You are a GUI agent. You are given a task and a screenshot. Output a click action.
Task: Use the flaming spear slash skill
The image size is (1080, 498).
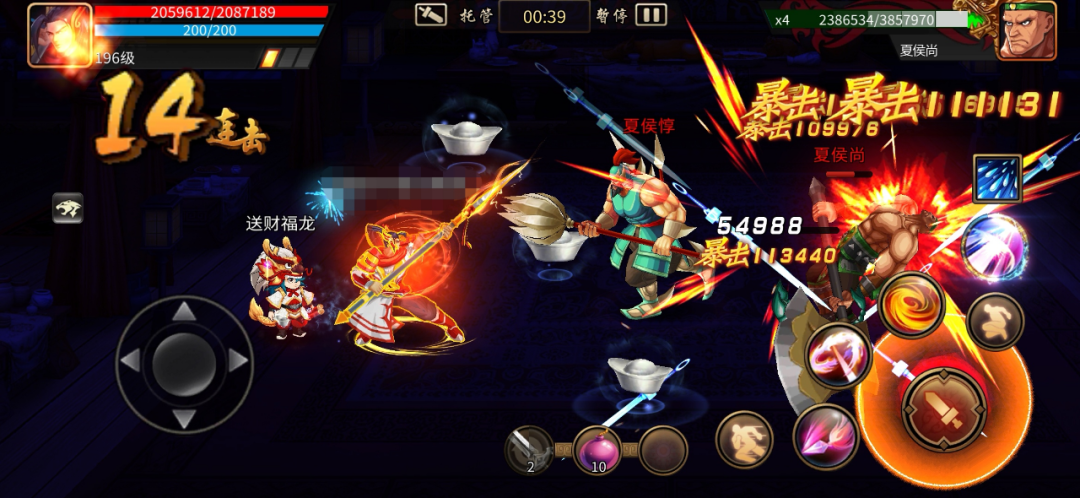coord(838,356)
